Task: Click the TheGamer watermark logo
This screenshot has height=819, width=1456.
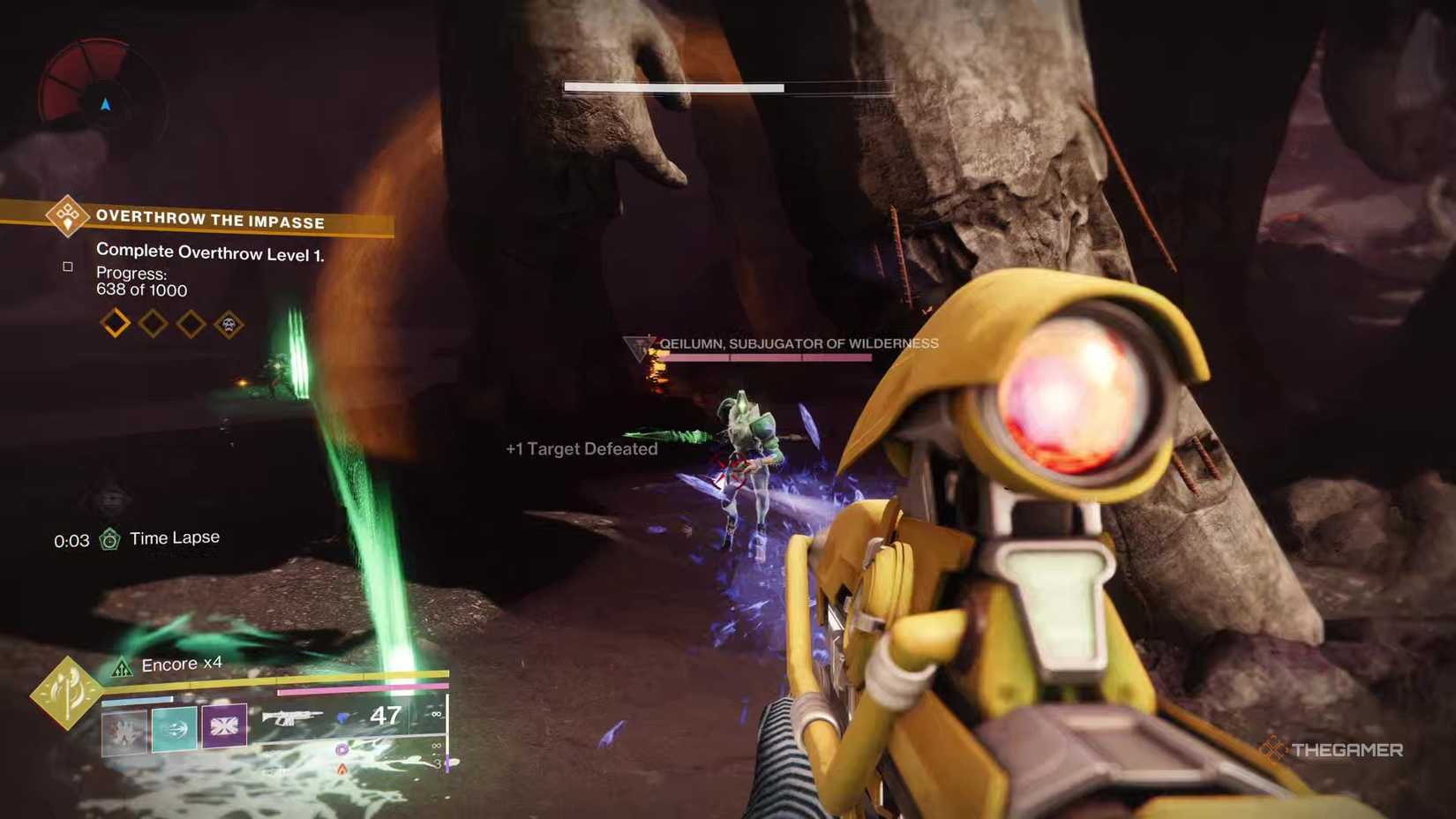Action: tap(1334, 748)
